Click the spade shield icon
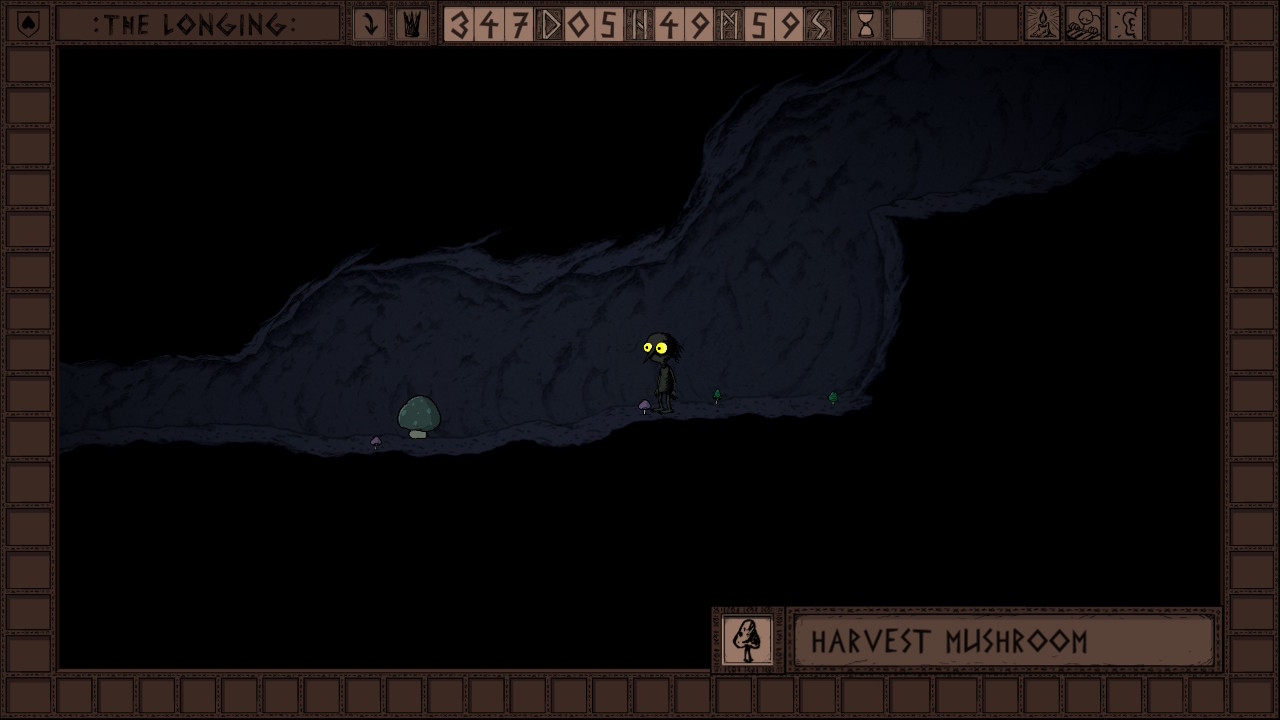The image size is (1280, 720). [28, 24]
